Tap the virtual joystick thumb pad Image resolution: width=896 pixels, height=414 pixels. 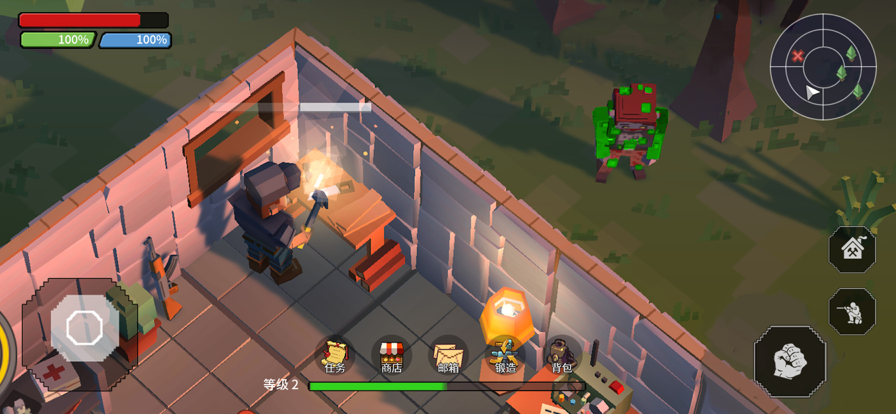click(84, 328)
